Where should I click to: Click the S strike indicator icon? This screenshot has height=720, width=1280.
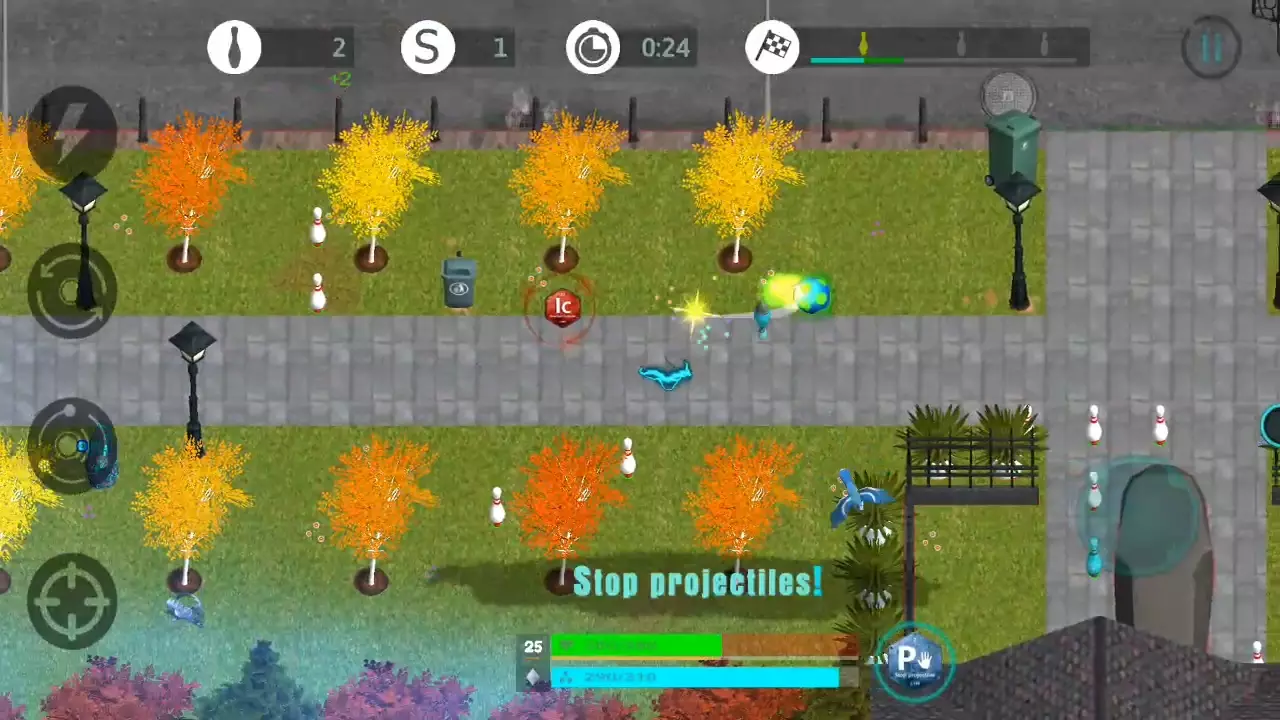[428, 47]
